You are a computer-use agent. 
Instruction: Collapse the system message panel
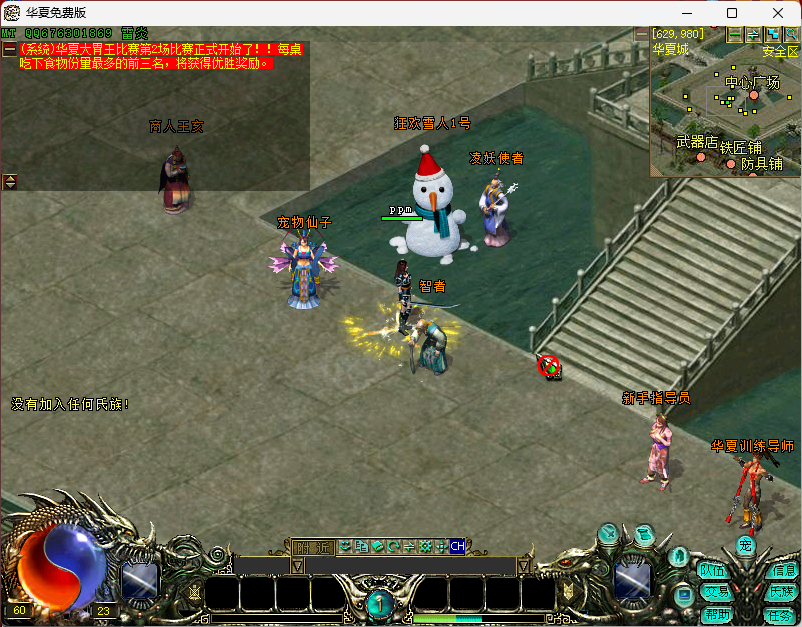click(x=9, y=48)
